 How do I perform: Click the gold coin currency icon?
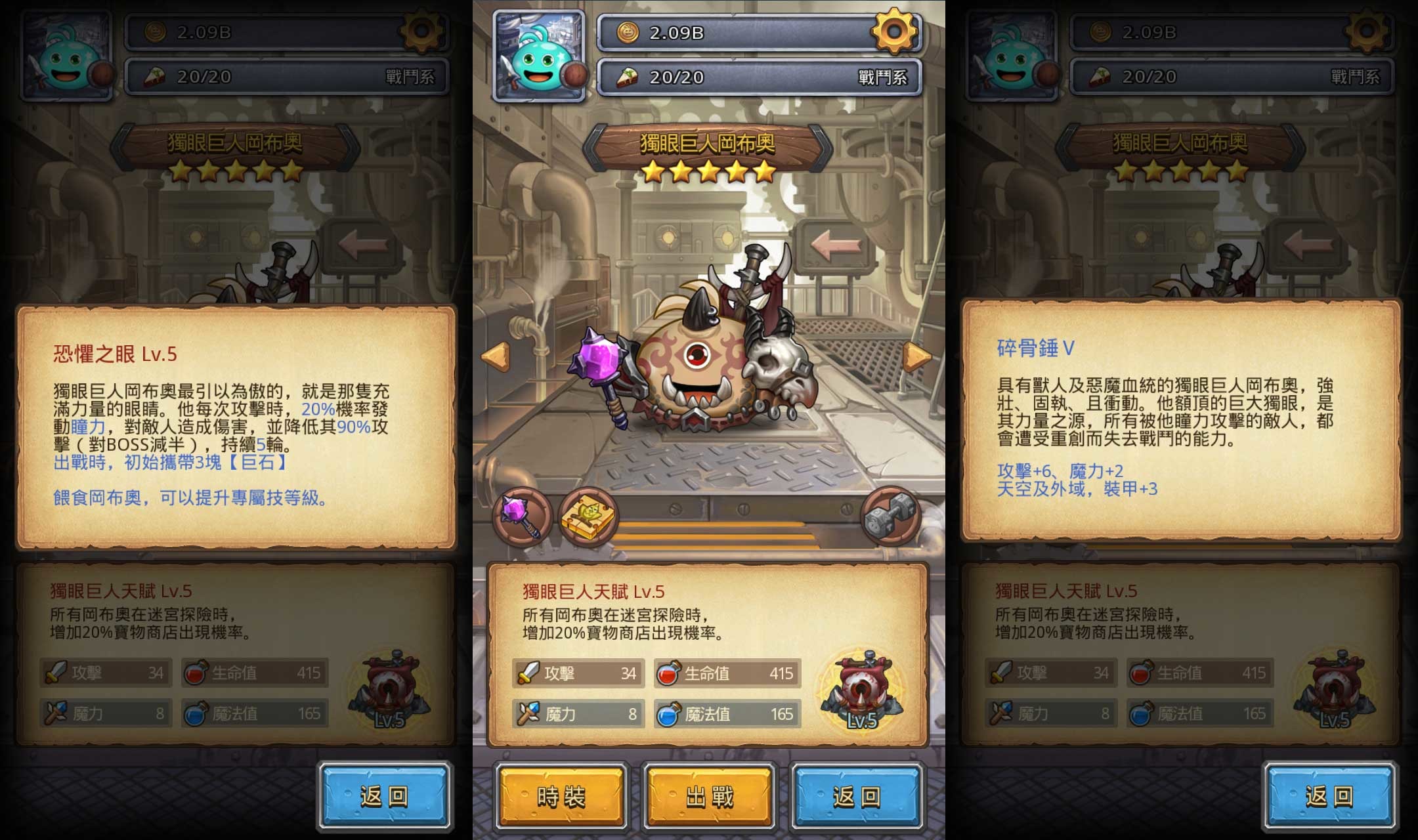[x=628, y=31]
